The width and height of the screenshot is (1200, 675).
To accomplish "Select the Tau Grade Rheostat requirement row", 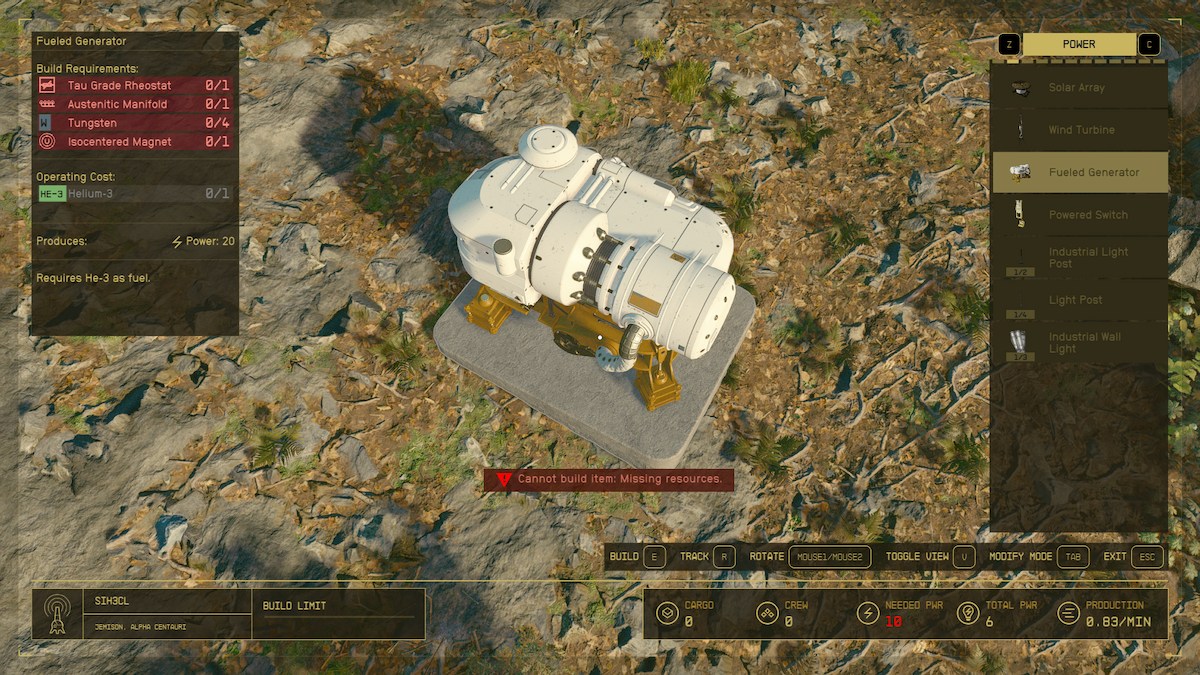I will pyautogui.click(x=134, y=86).
